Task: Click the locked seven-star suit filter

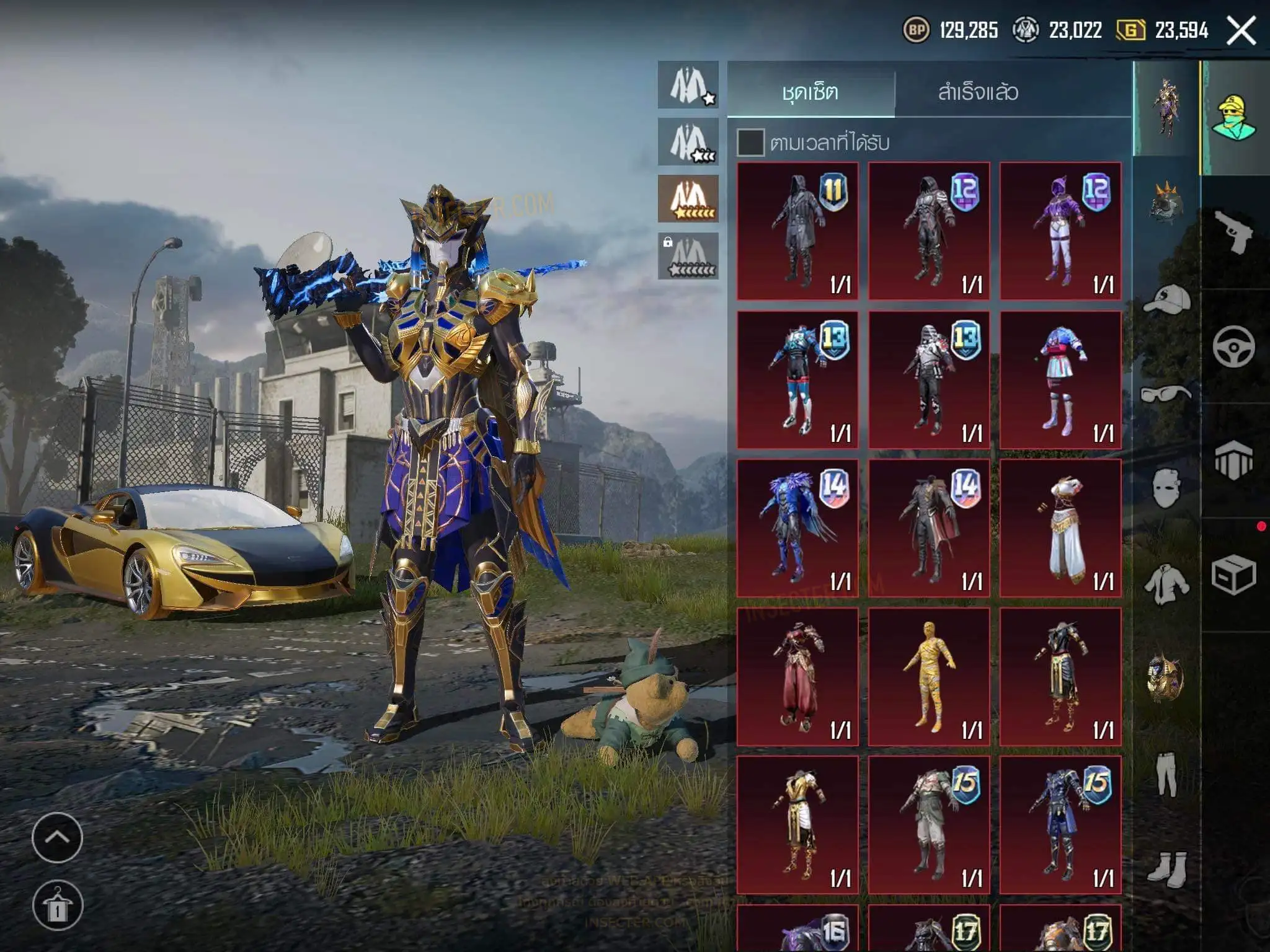Action: [688, 256]
